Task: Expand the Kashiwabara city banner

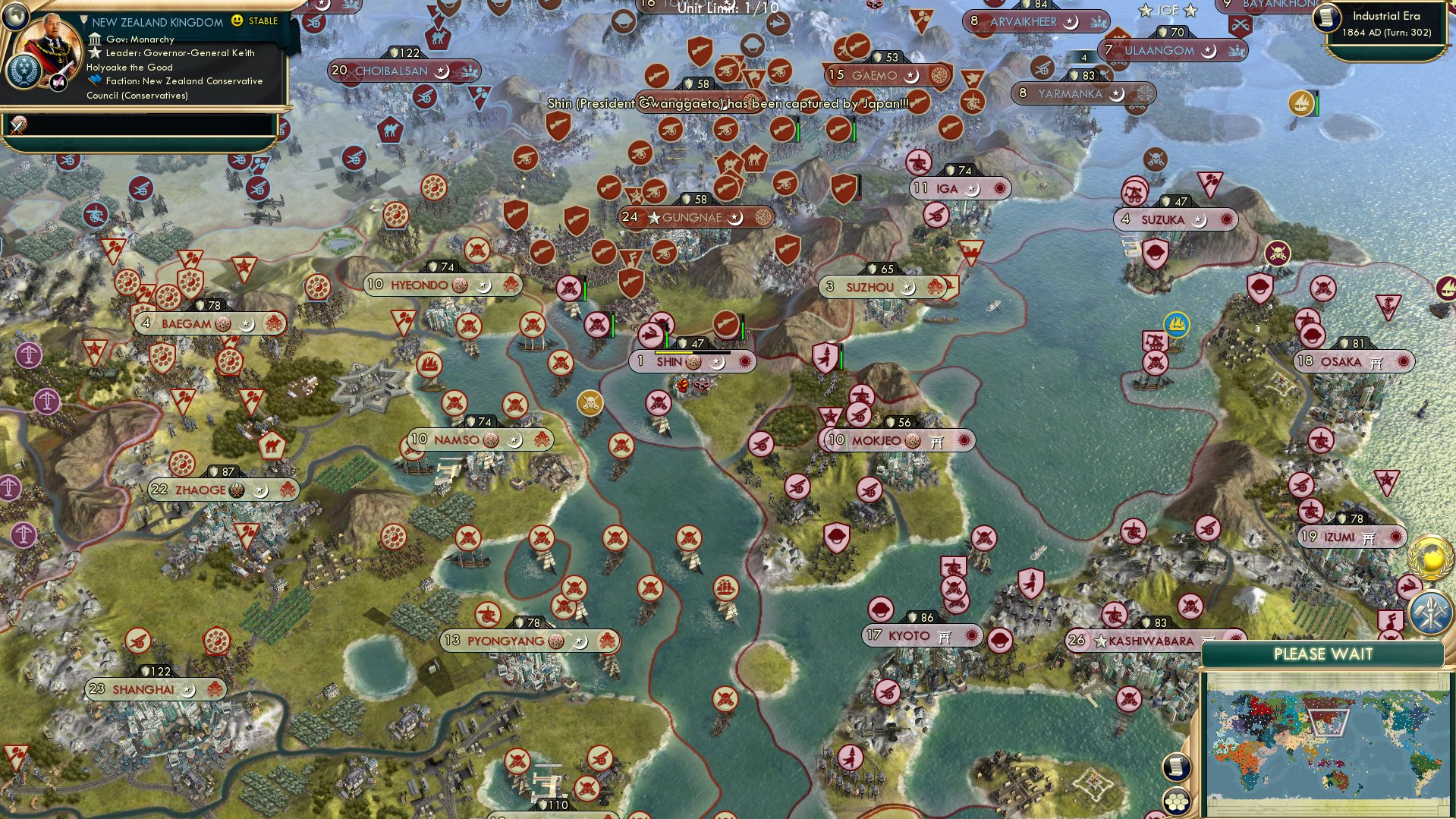Action: pos(1146,640)
